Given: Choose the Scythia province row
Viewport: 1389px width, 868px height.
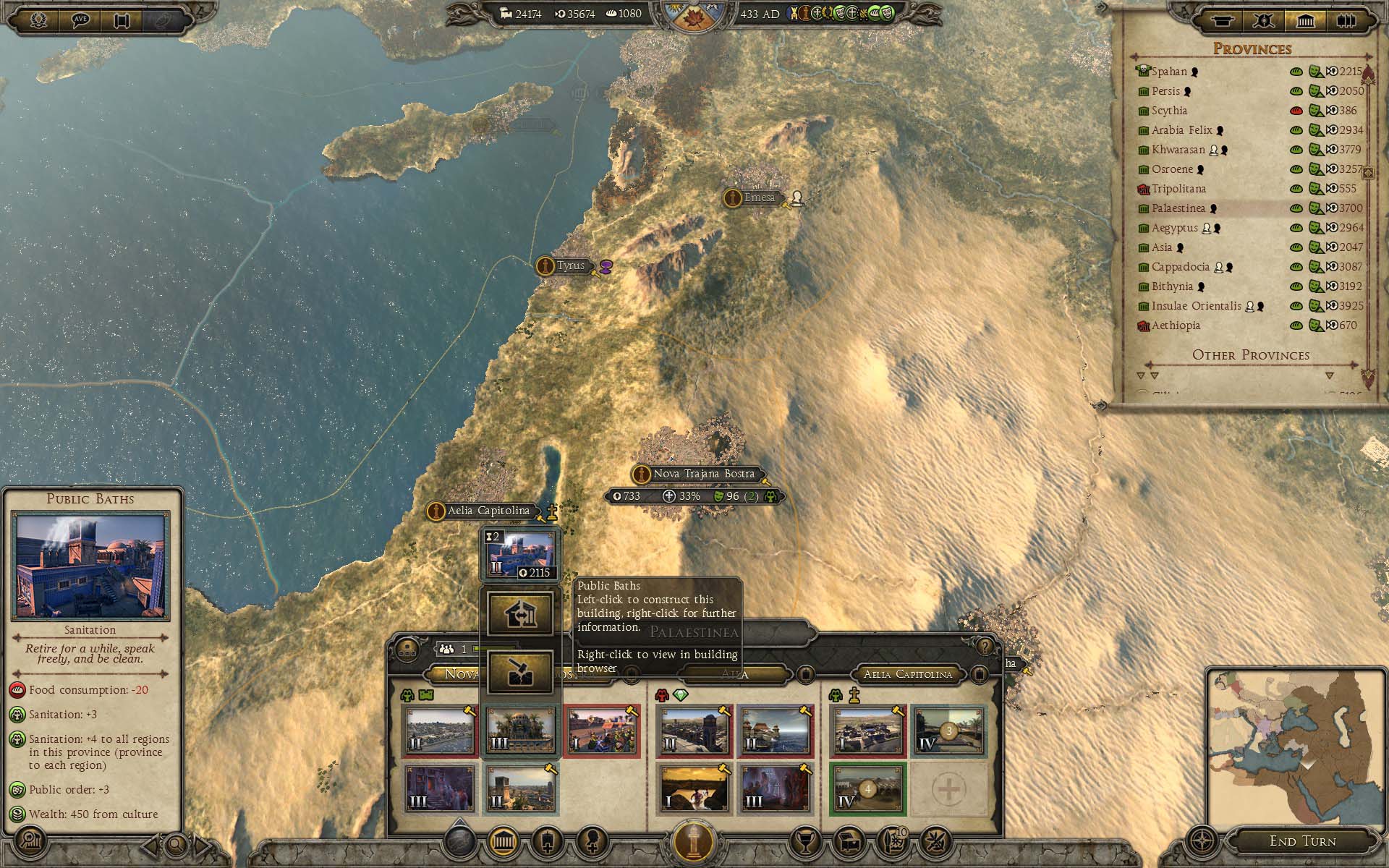Looking at the screenshot, I should pos(1169,111).
